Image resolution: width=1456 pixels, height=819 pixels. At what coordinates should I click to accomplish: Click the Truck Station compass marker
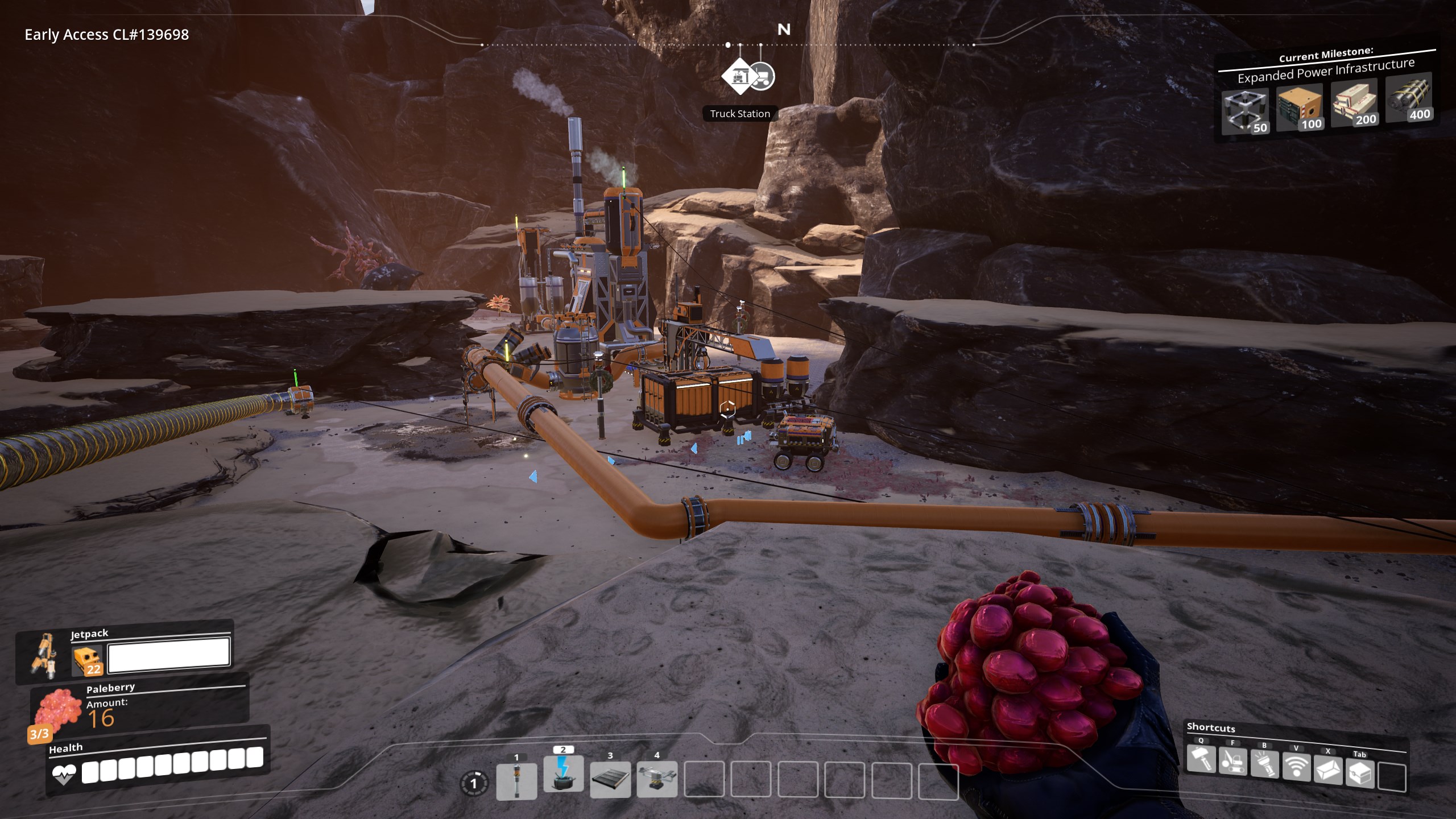tap(739, 76)
